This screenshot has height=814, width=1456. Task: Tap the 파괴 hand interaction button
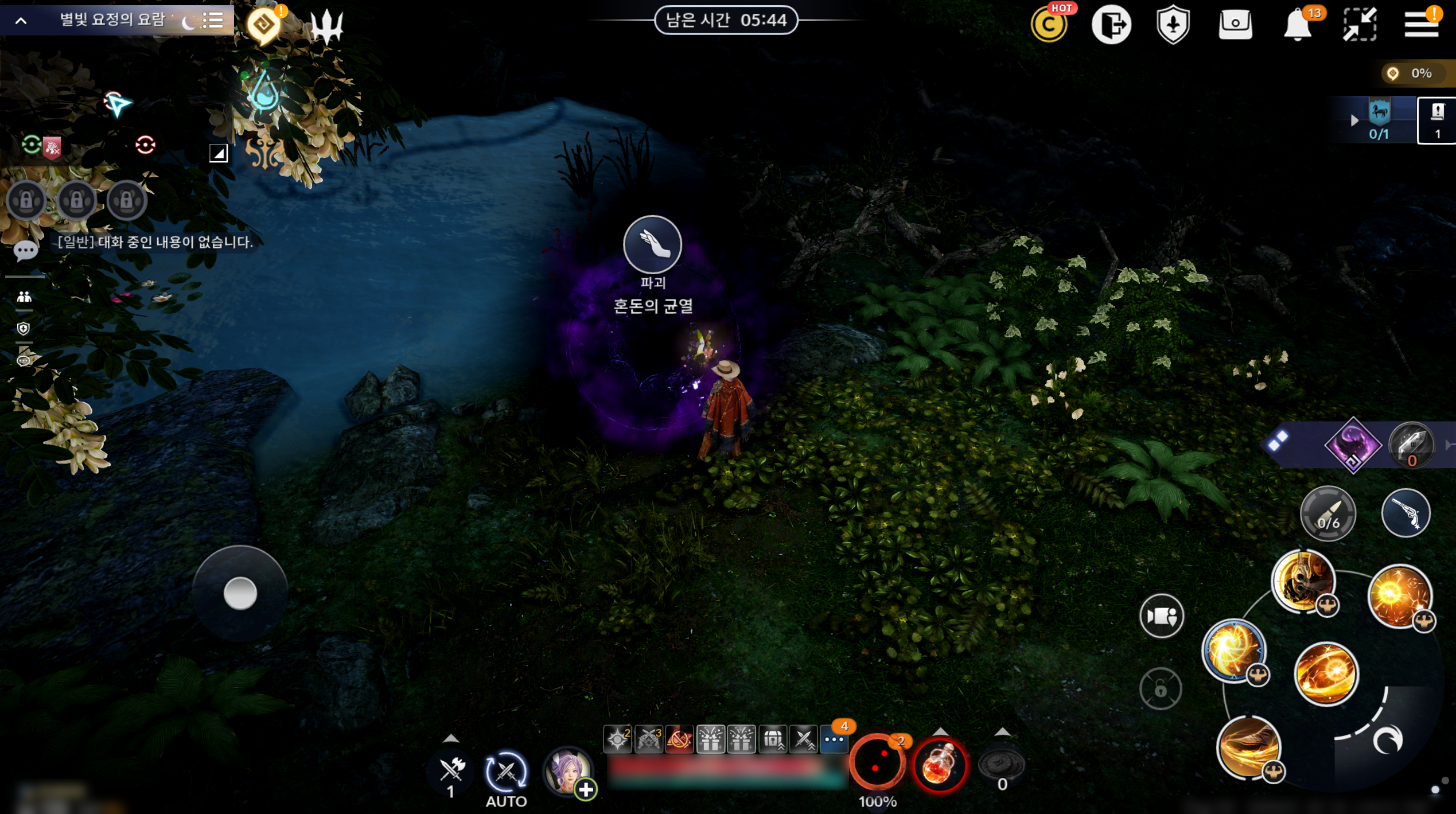(x=652, y=245)
